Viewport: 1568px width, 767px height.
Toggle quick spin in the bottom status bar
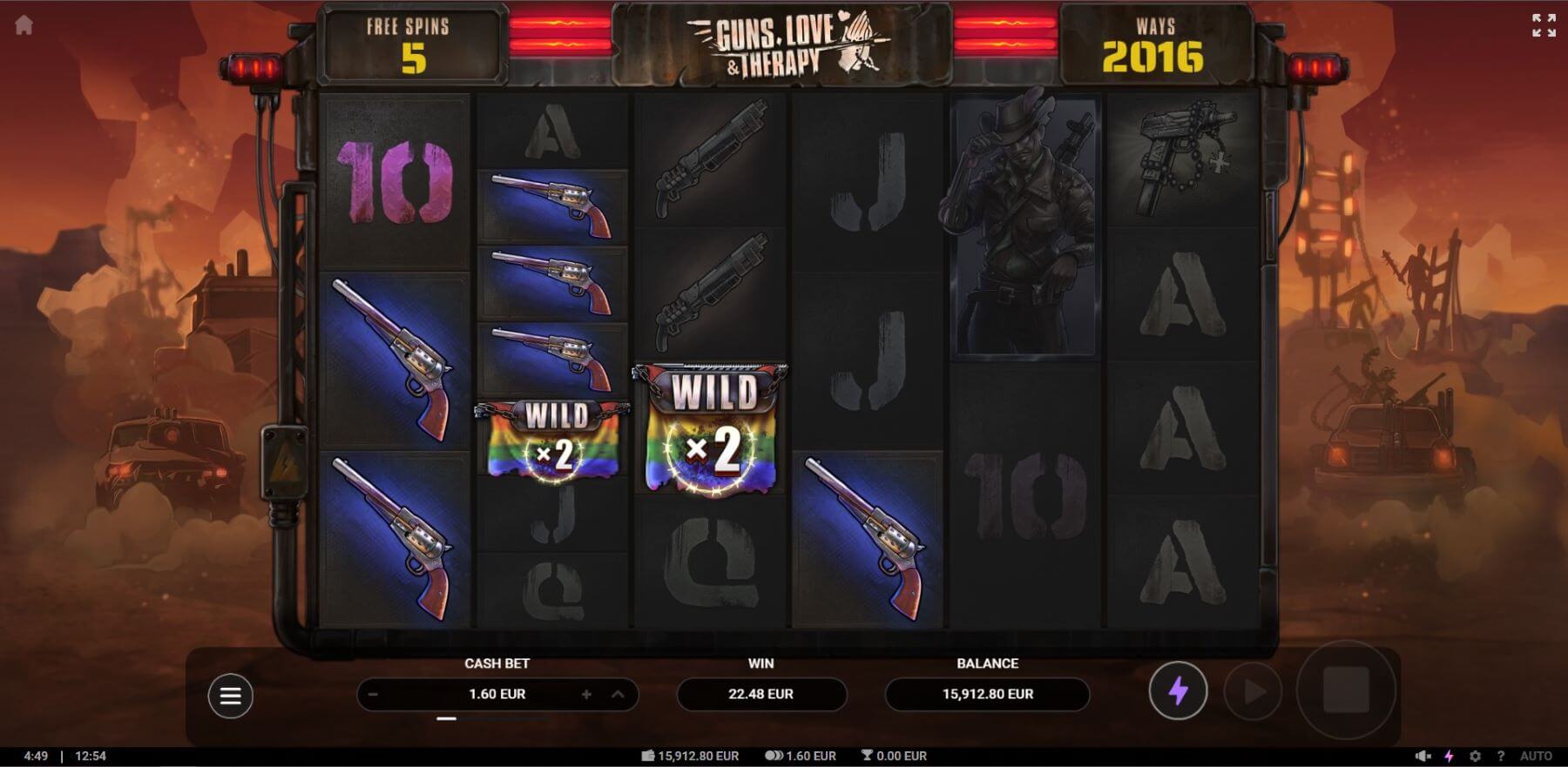1450,757
